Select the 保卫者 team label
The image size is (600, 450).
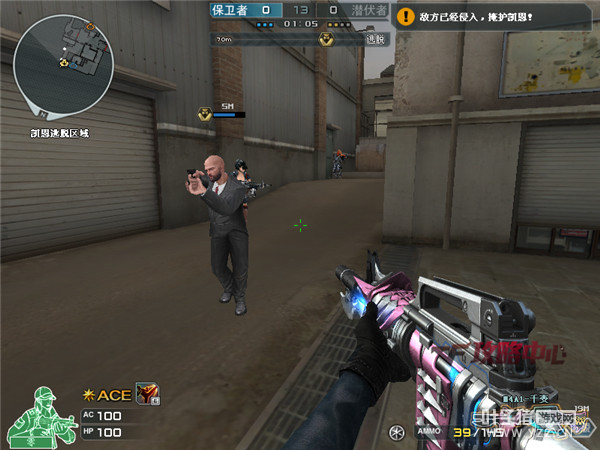click(227, 10)
